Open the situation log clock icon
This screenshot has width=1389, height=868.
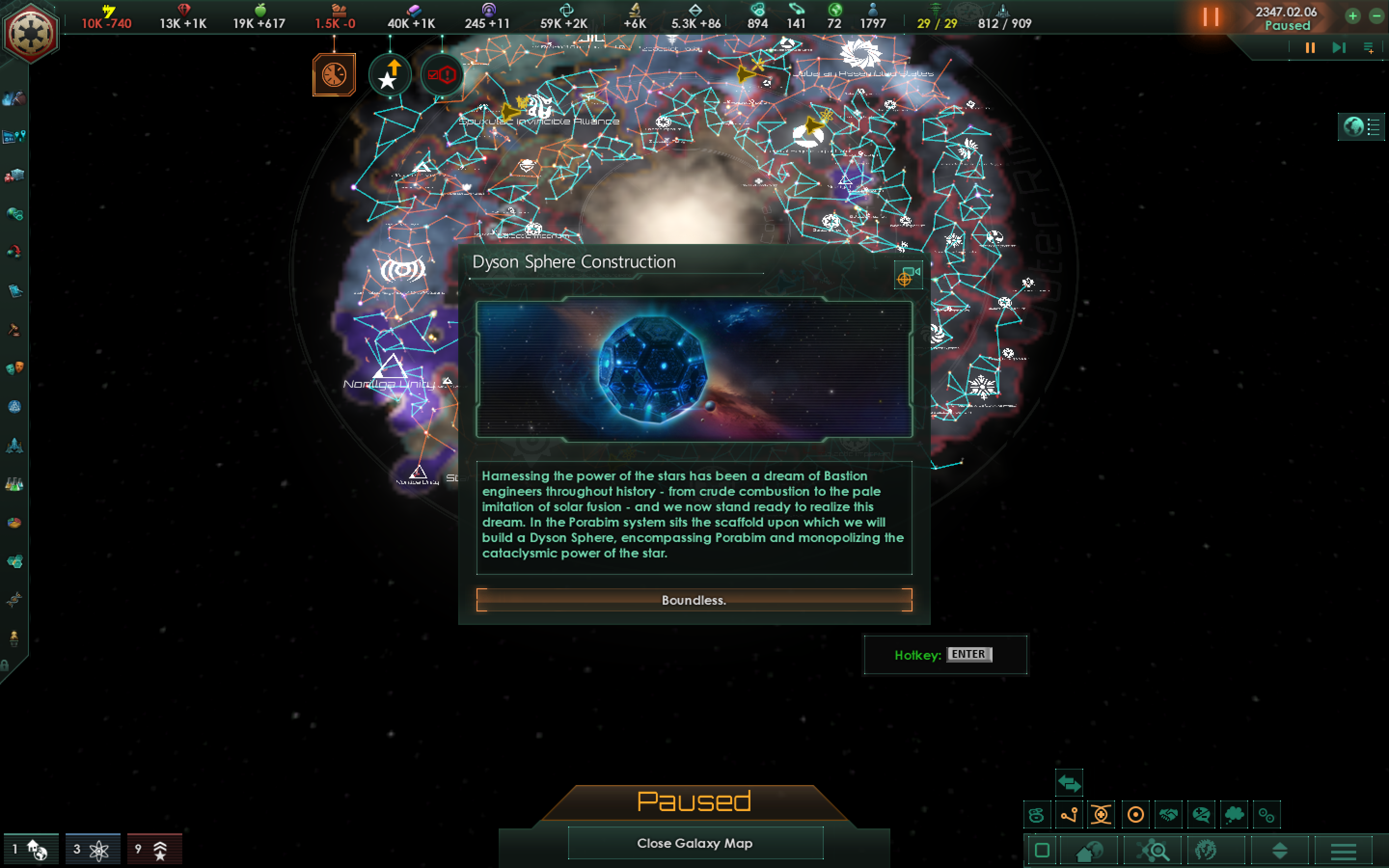click(334, 75)
